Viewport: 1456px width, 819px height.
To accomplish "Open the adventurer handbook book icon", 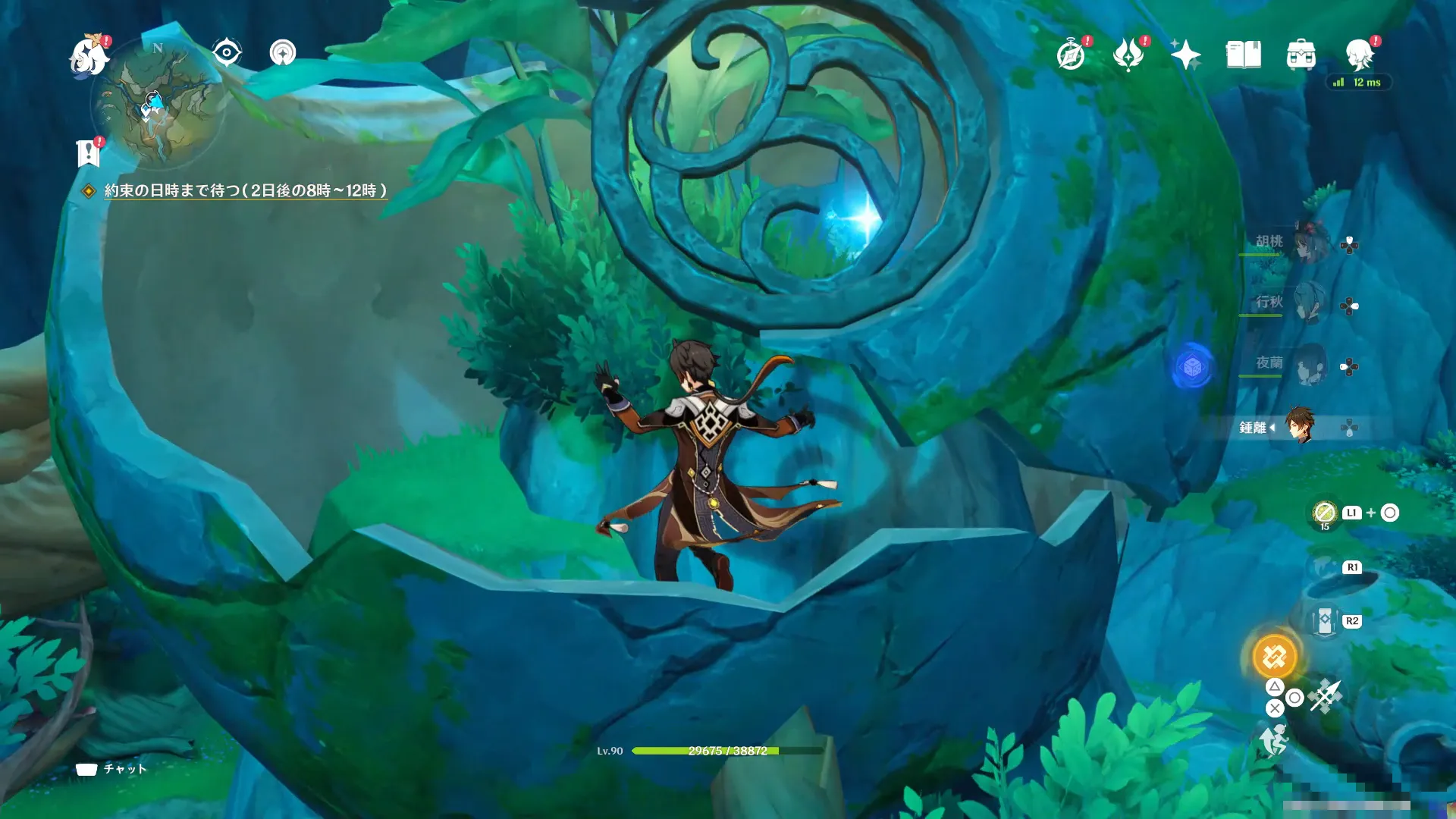I will [x=1244, y=55].
